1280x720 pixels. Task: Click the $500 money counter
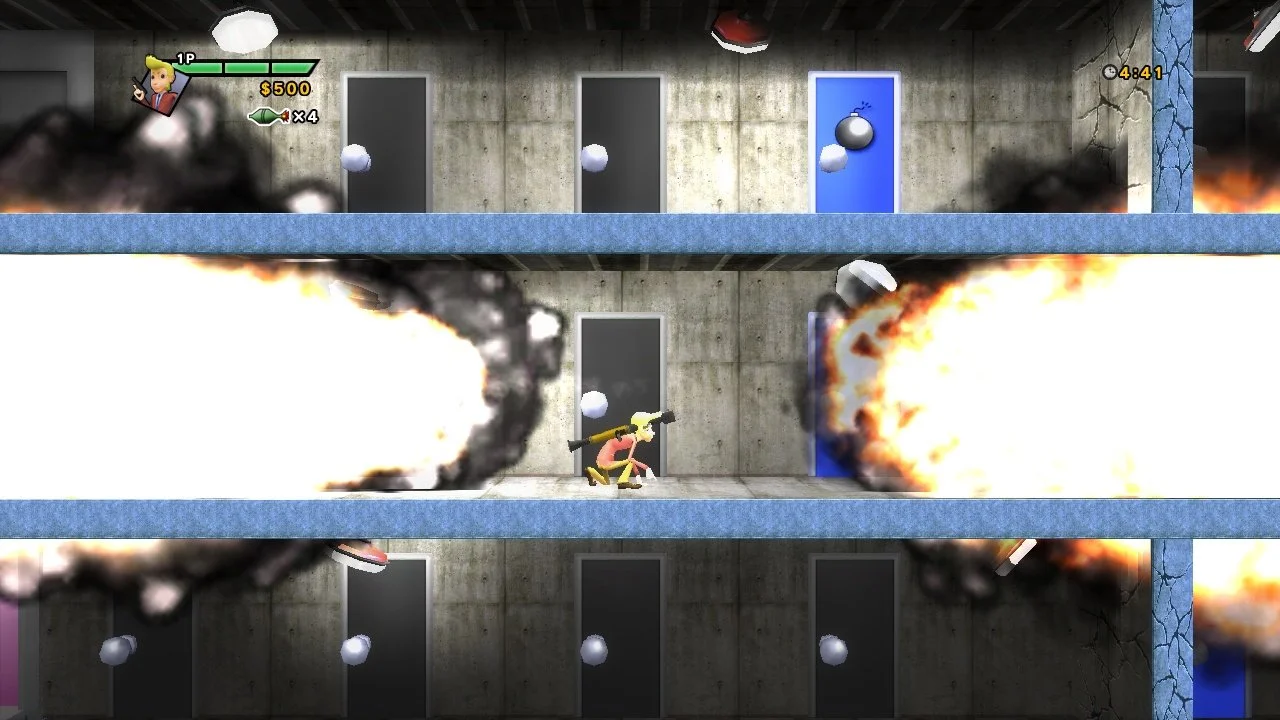click(283, 89)
